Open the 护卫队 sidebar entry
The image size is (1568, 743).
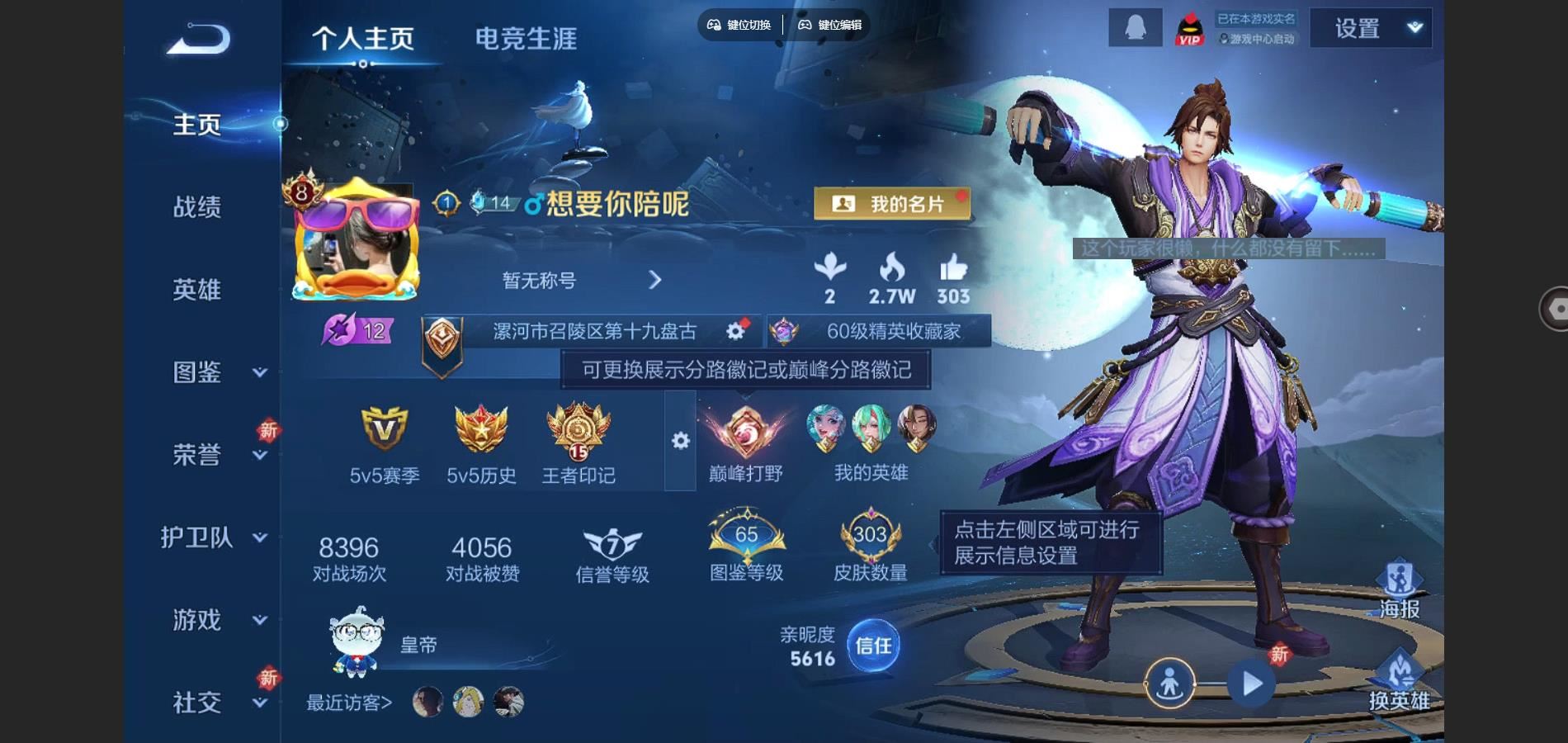tap(213, 537)
